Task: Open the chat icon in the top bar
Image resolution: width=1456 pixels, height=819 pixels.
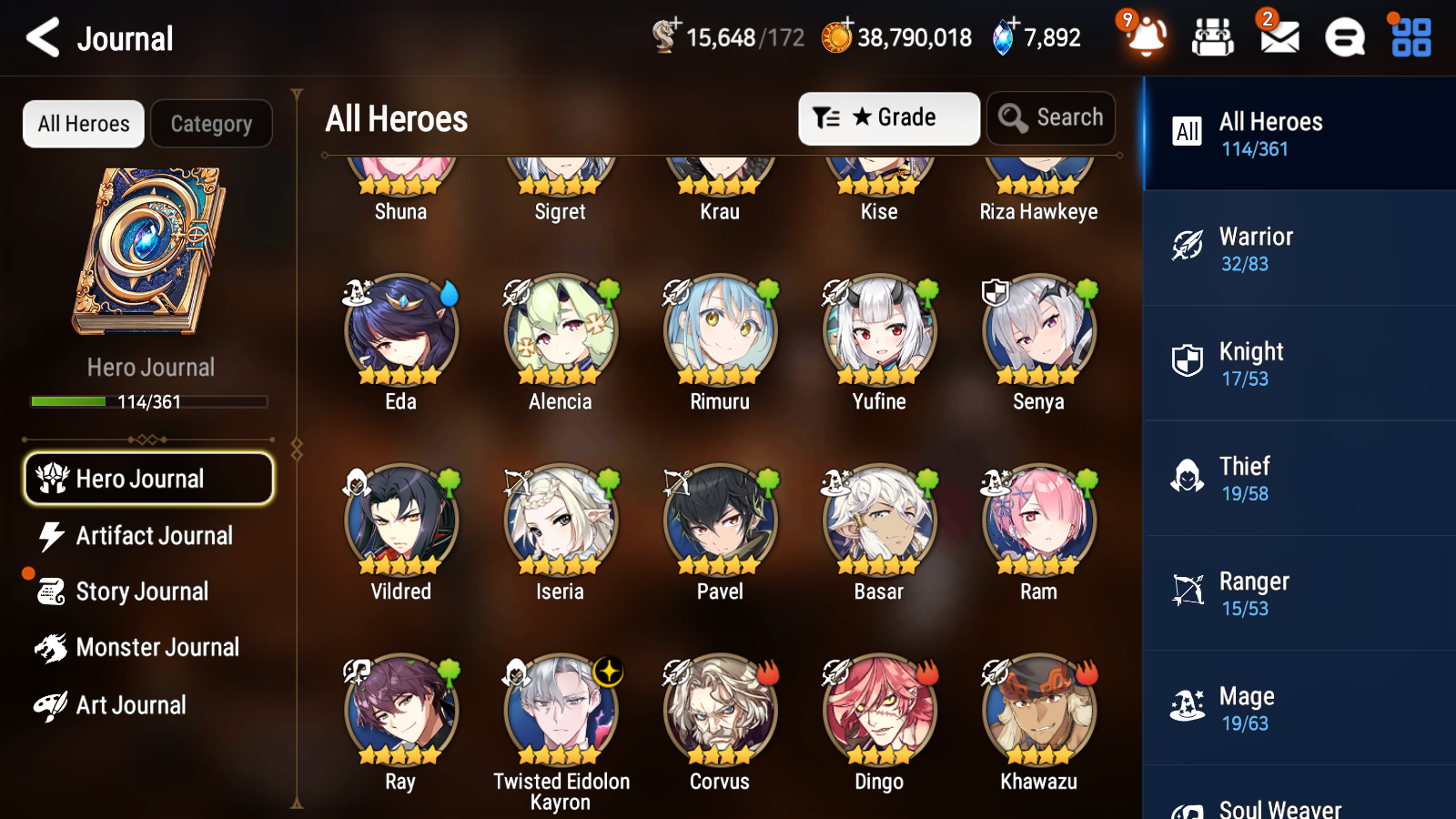Action: (x=1343, y=38)
